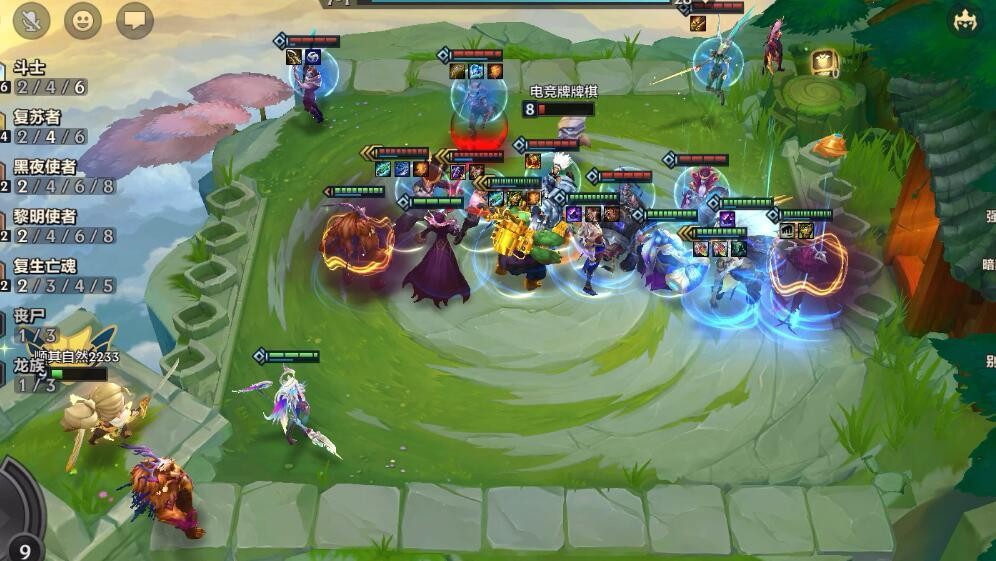Click the level 9 circle indicator
The width and height of the screenshot is (996, 561).
[24, 546]
